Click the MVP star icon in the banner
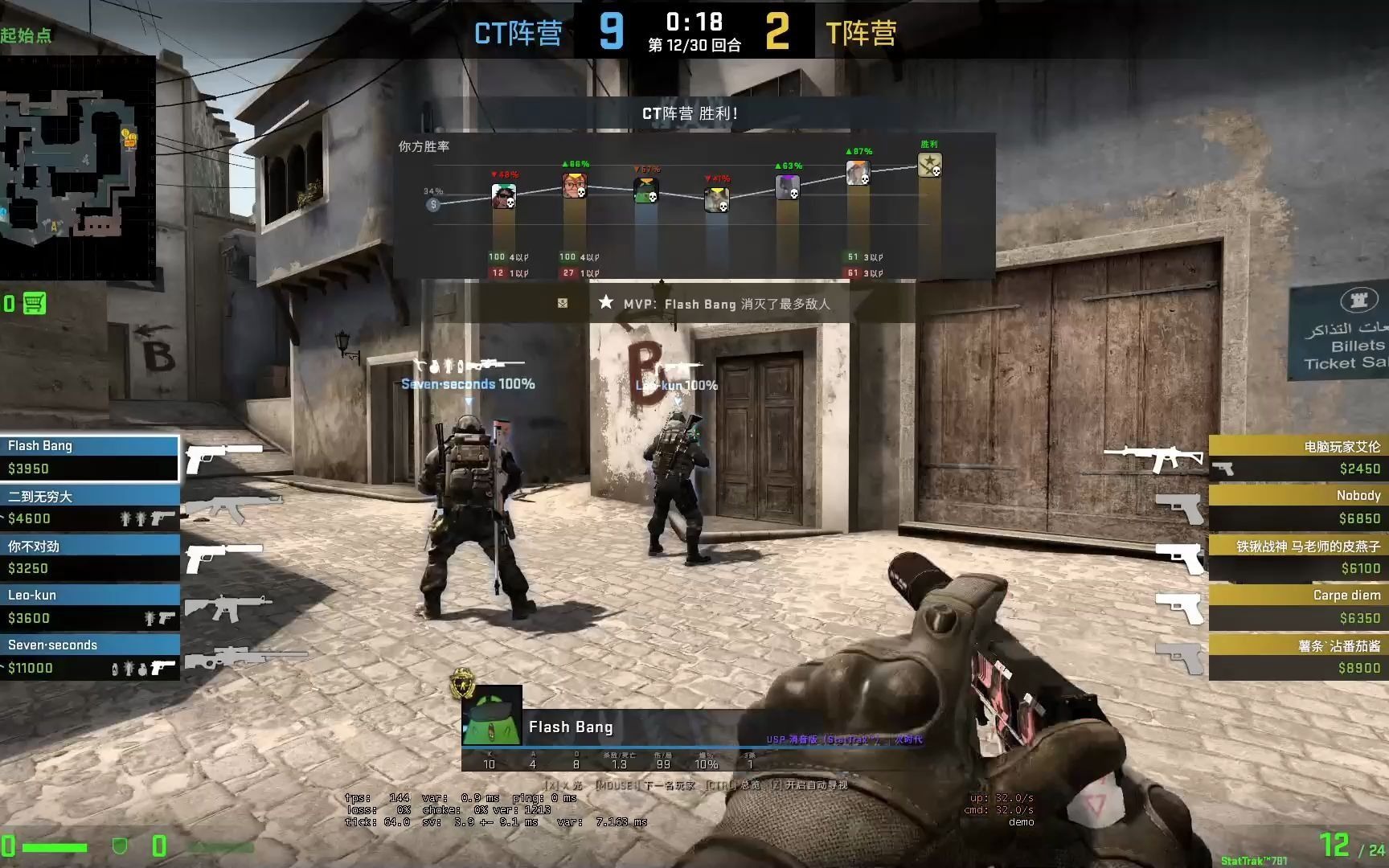 point(607,303)
